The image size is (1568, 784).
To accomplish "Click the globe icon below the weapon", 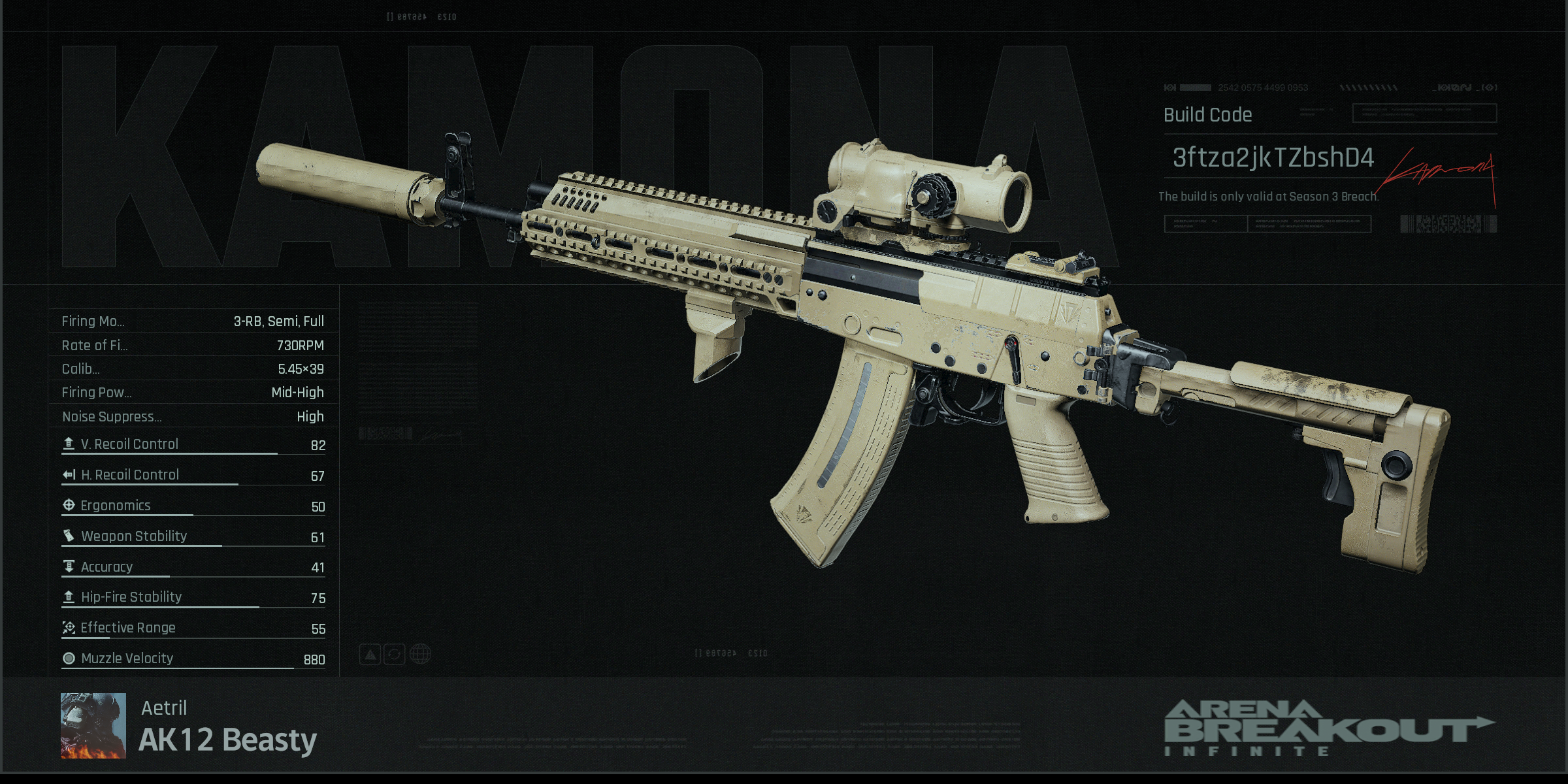I will coord(420,654).
